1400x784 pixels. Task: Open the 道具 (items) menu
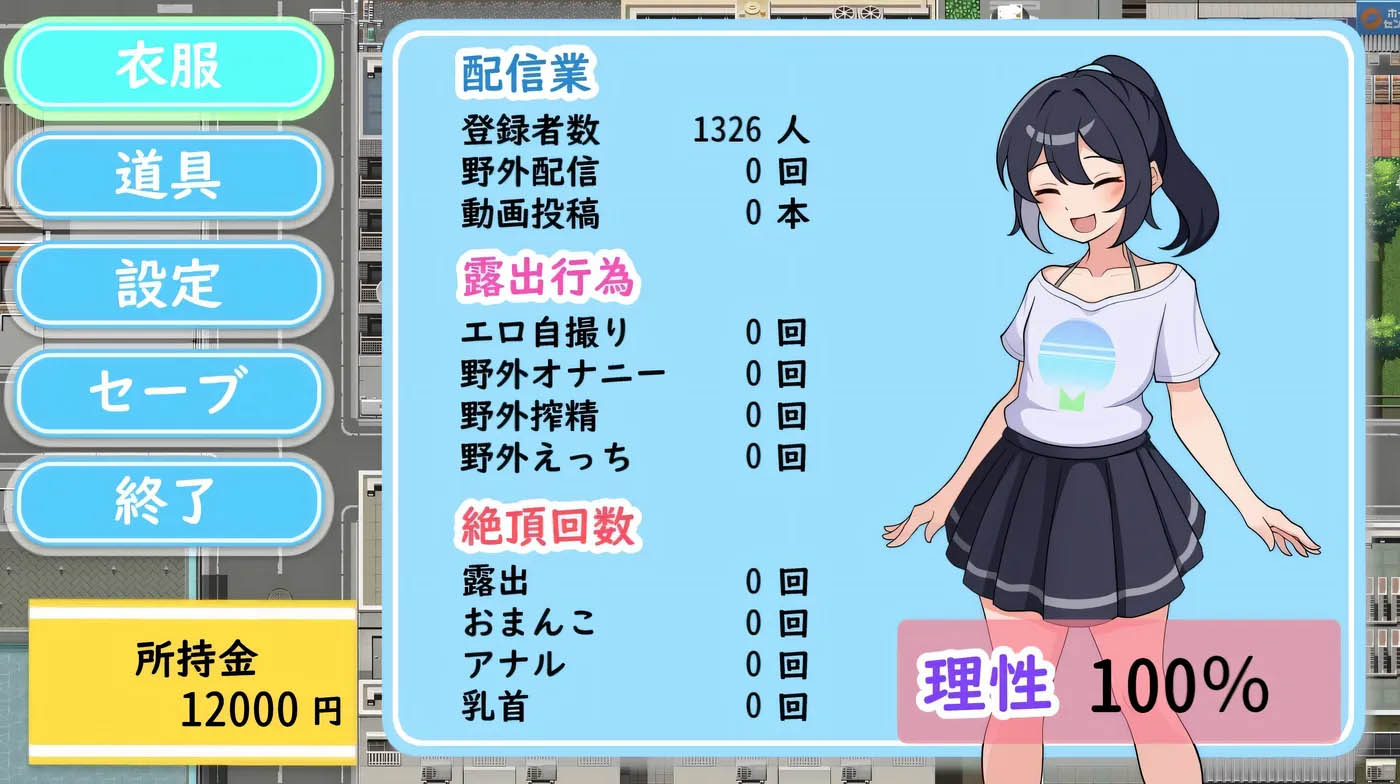coord(169,176)
